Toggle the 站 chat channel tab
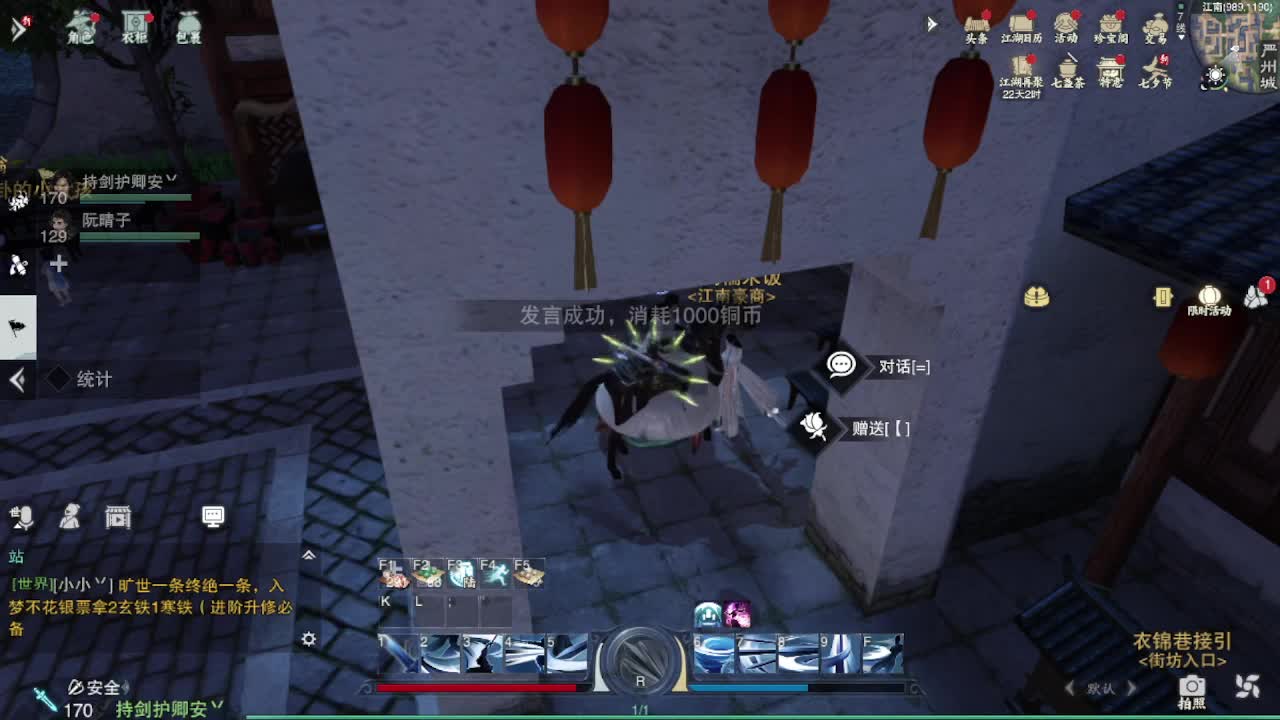 pyautogui.click(x=15, y=556)
